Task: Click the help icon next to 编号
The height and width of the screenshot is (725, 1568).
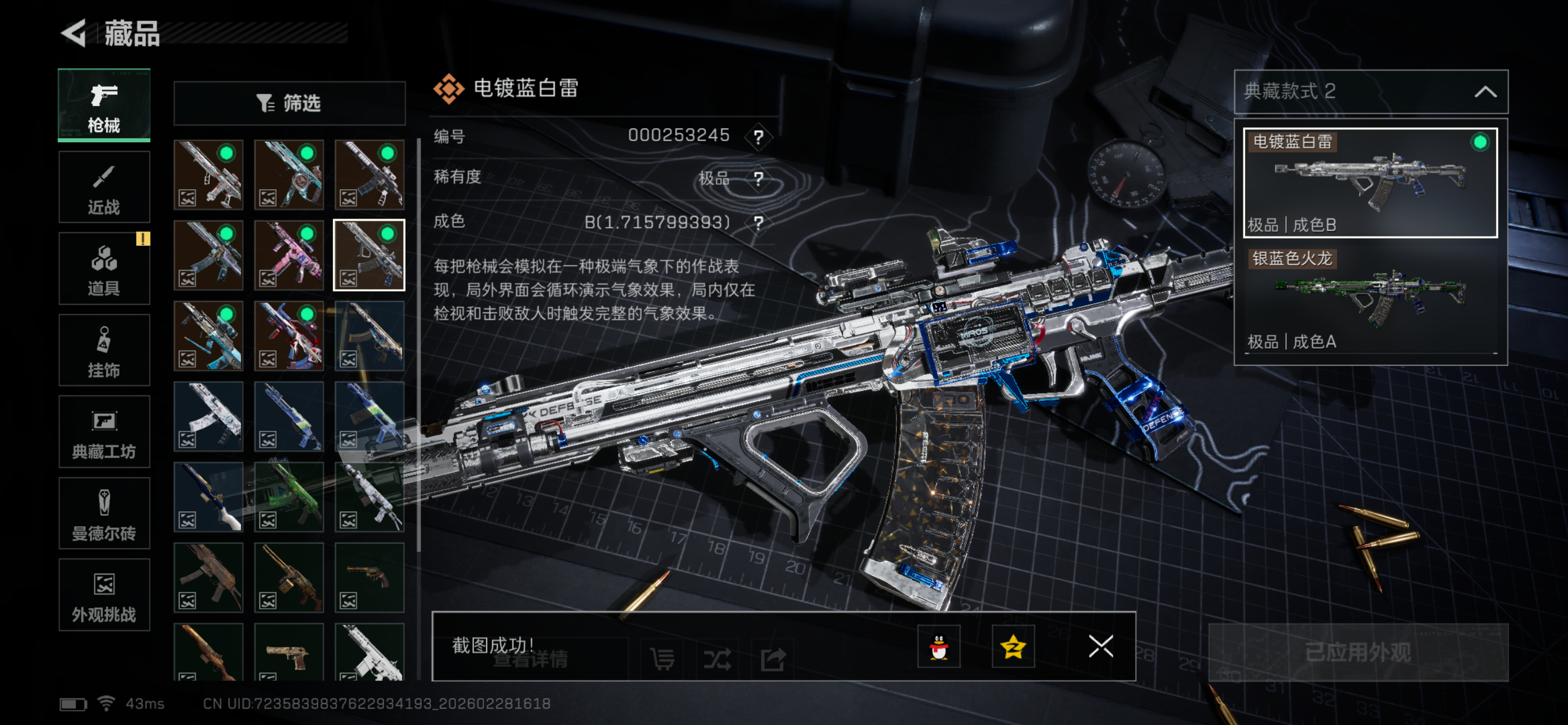Action: (758, 136)
